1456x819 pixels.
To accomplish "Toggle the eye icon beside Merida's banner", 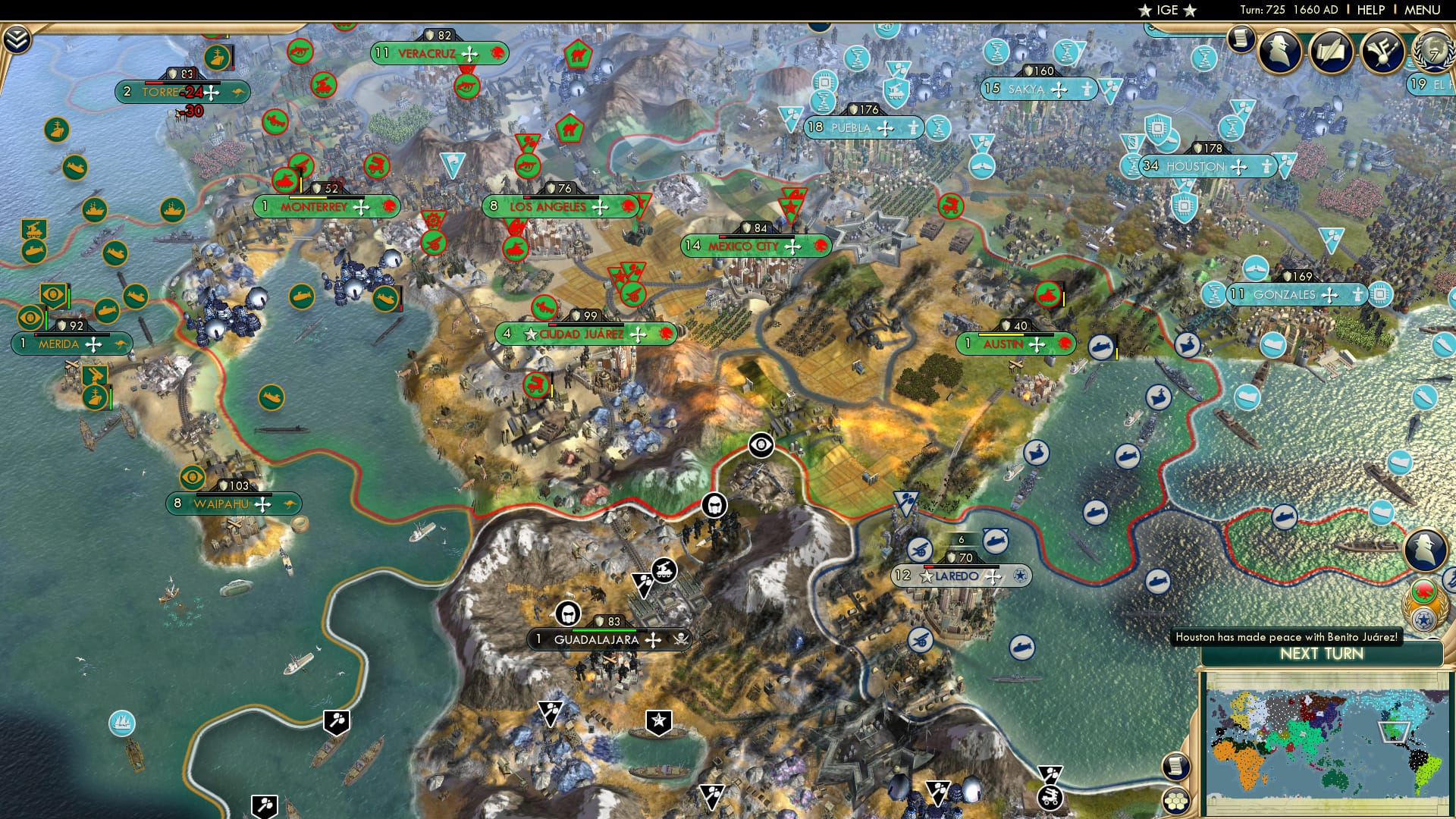I will click(x=30, y=315).
